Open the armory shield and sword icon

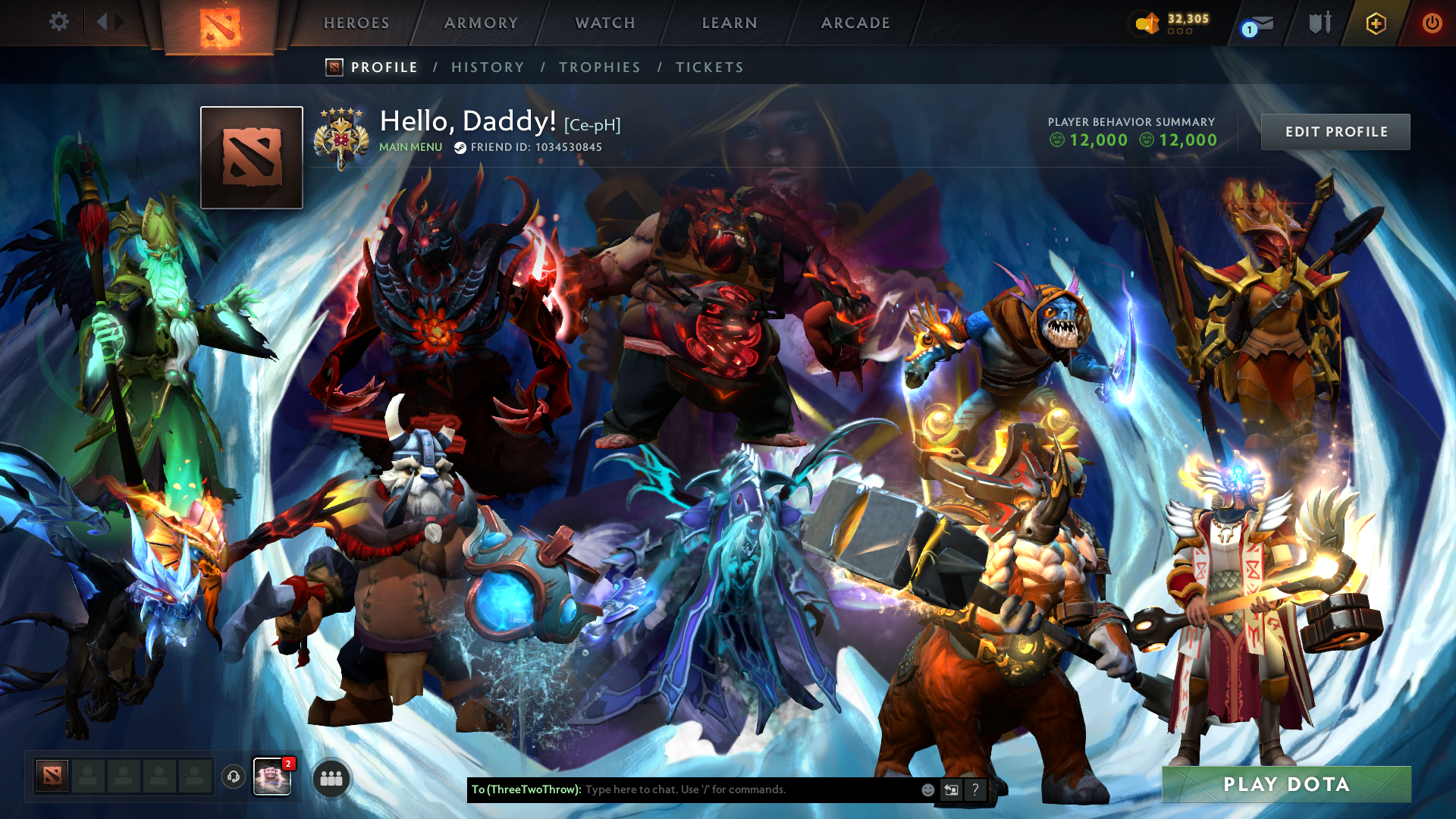coord(1319,23)
